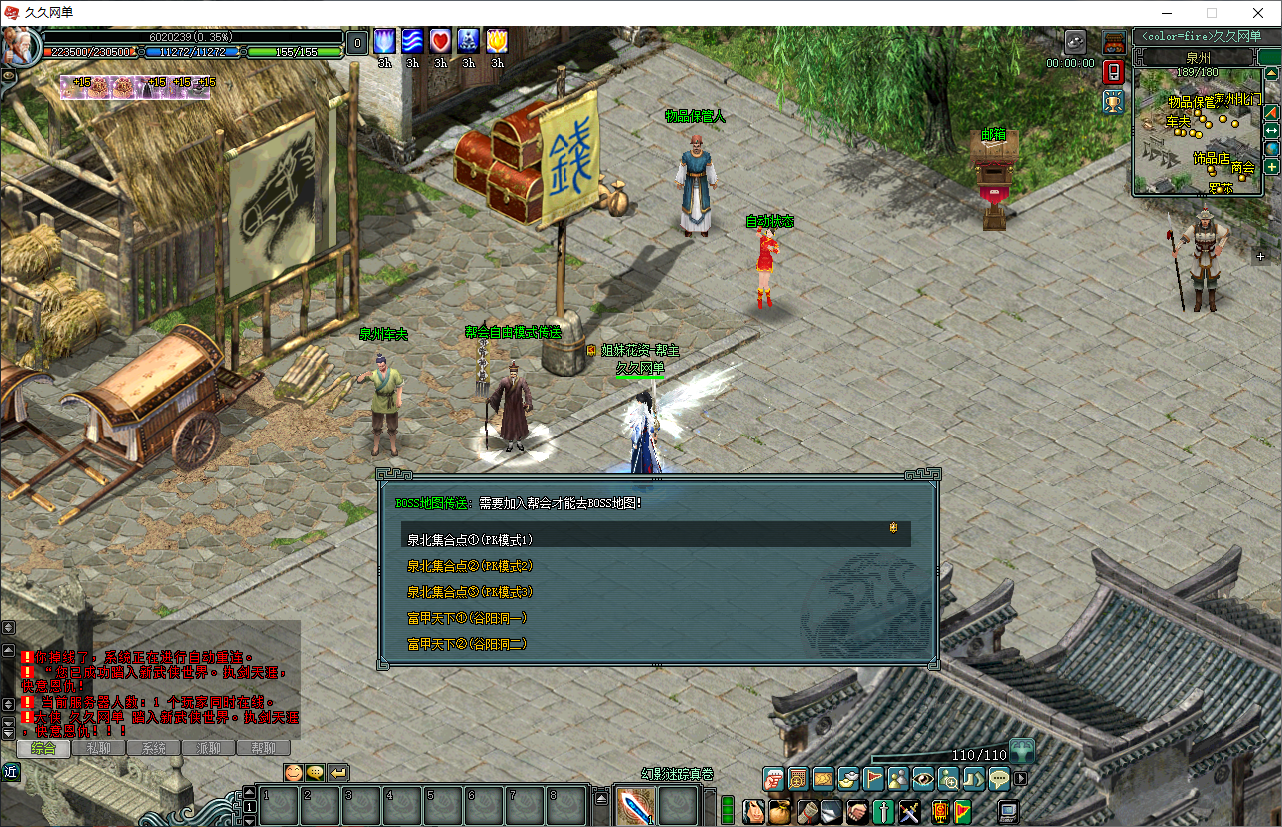This screenshot has width=1282, height=827.
Task: Close the game window
Action: point(1258,13)
